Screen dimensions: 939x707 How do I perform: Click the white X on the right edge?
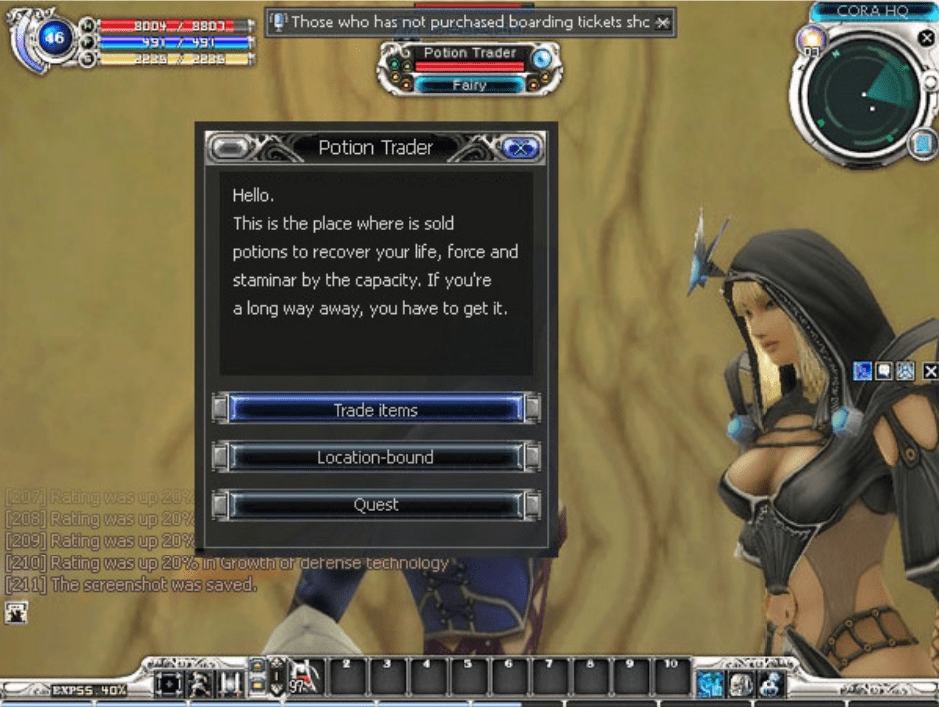point(930,372)
